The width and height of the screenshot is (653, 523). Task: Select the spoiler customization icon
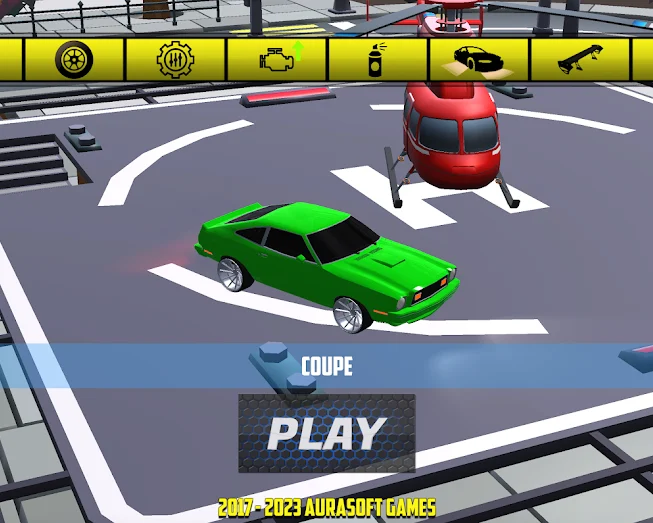pyautogui.click(x=579, y=60)
